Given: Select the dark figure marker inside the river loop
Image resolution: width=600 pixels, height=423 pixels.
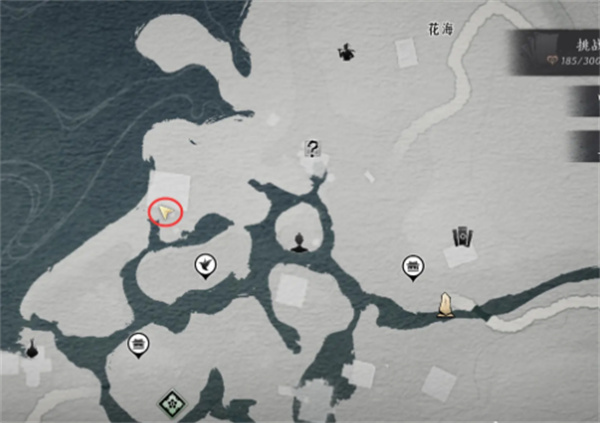Looking at the screenshot, I should 299,241.
